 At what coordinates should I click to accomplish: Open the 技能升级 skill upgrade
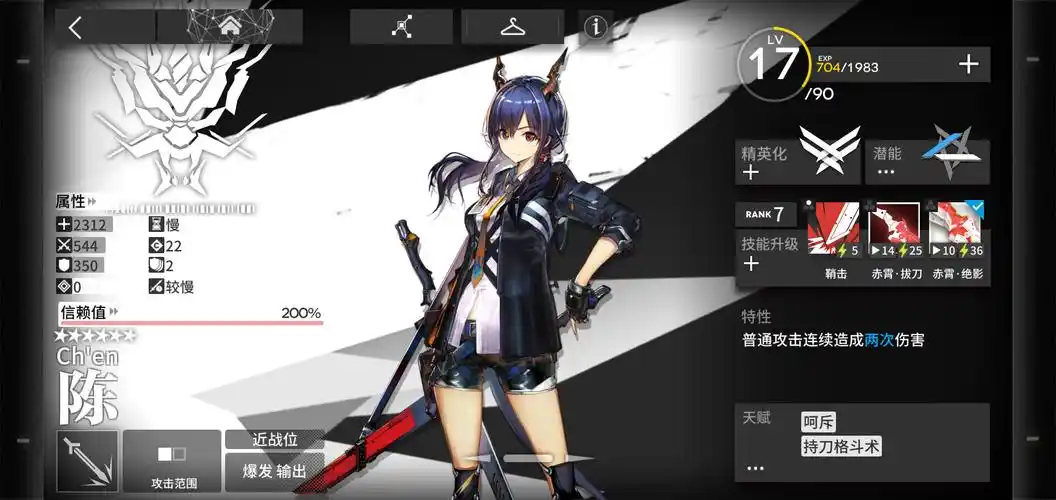(x=766, y=253)
